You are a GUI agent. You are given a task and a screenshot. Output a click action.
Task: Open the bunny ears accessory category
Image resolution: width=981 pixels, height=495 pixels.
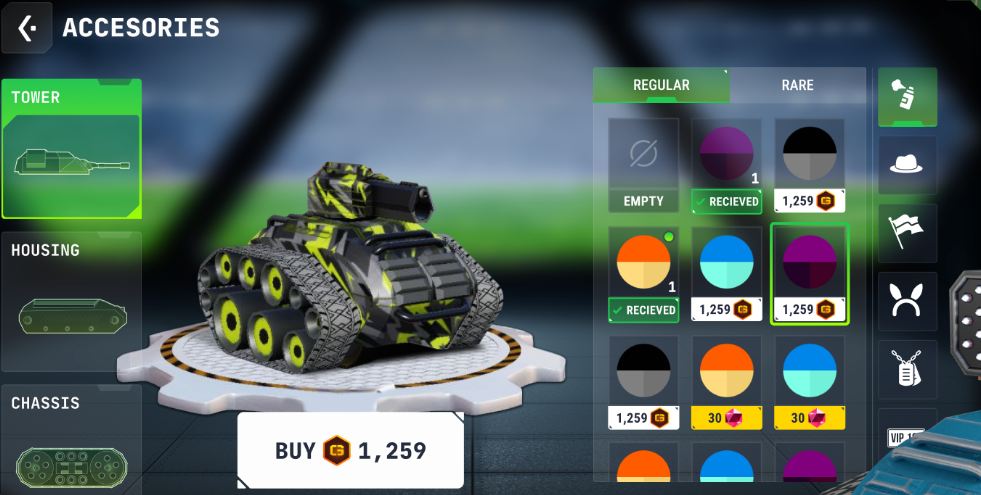click(x=907, y=301)
